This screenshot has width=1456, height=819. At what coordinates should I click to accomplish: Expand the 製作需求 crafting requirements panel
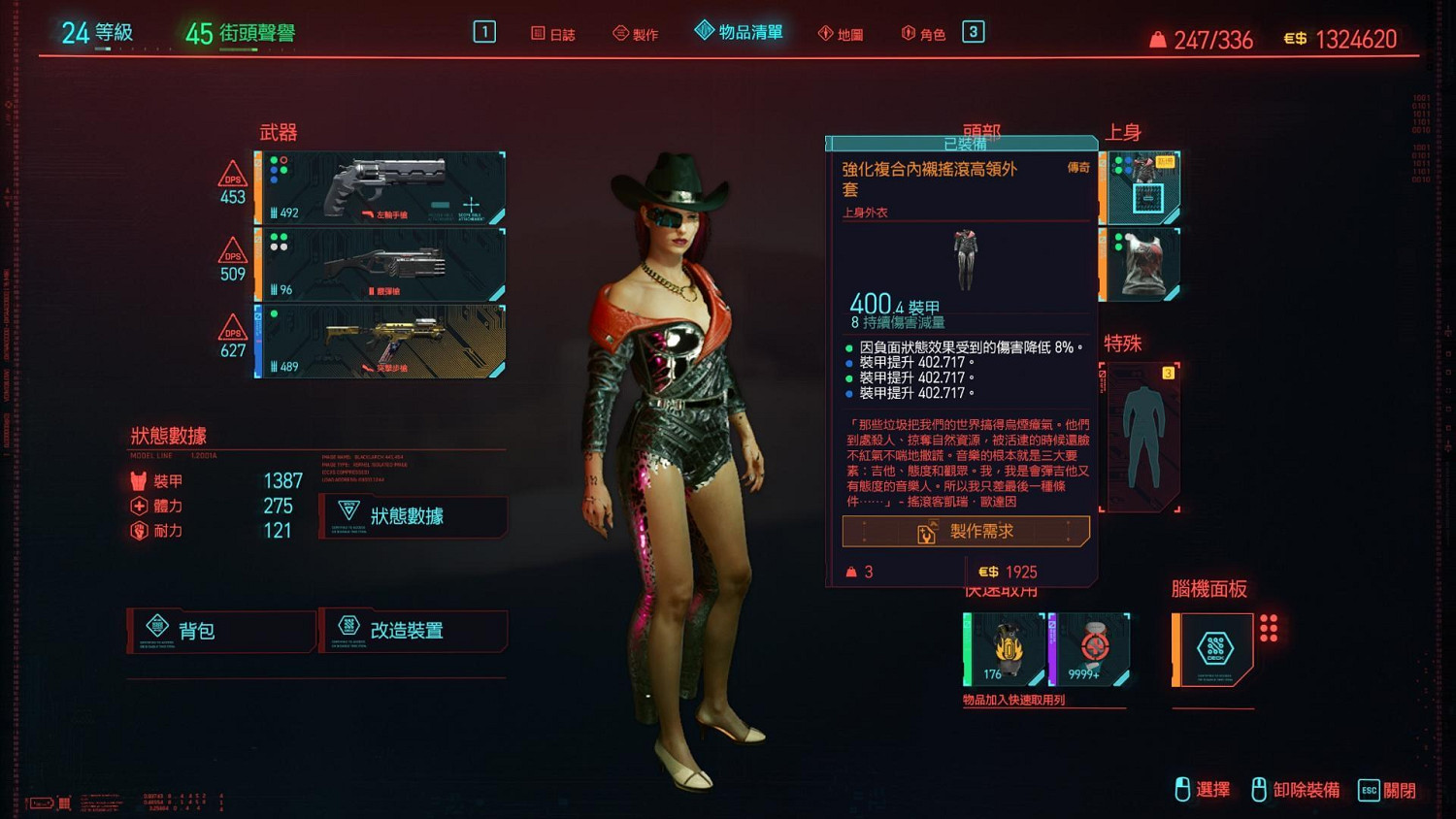[964, 531]
